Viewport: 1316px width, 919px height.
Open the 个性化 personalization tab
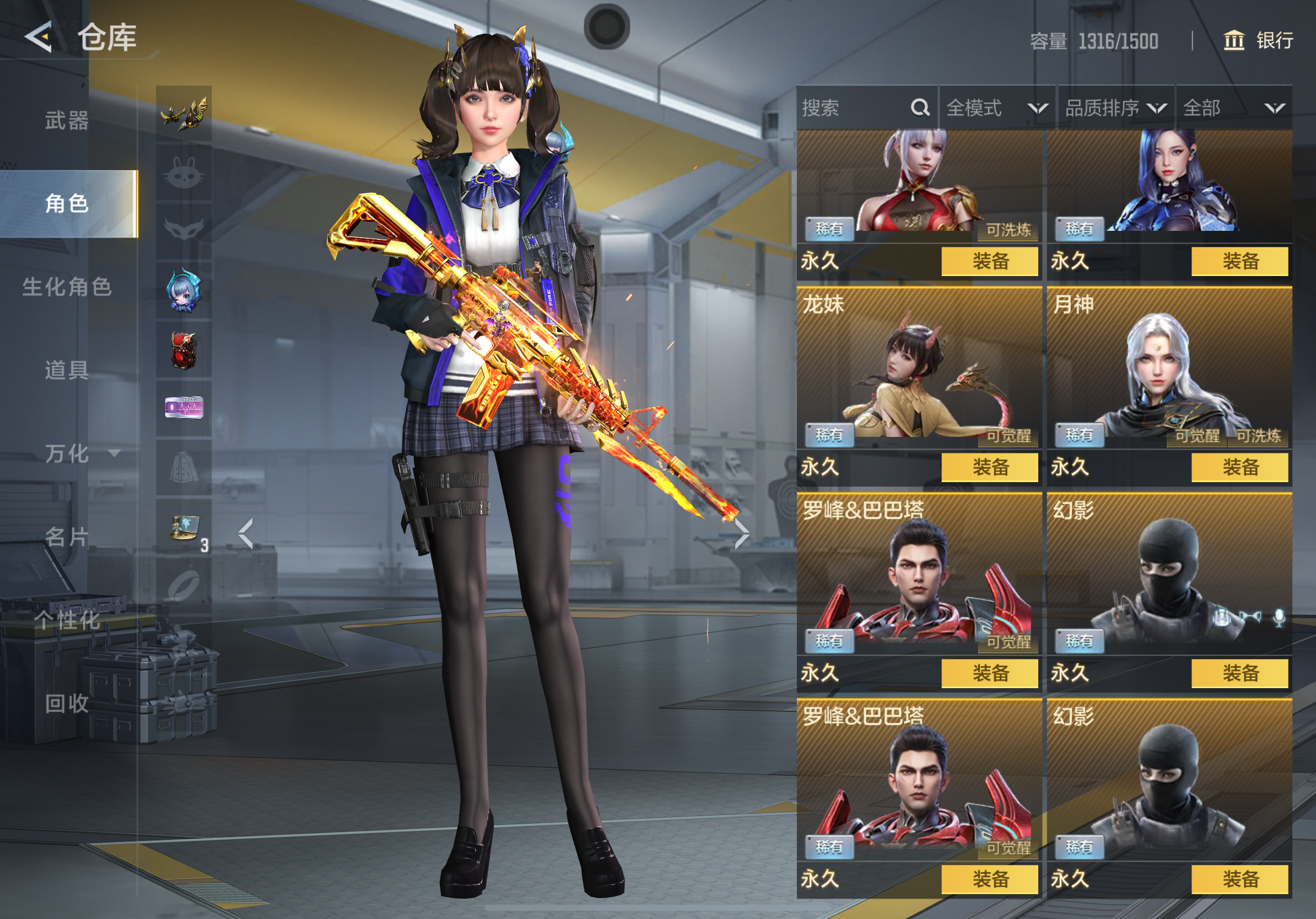(x=67, y=620)
